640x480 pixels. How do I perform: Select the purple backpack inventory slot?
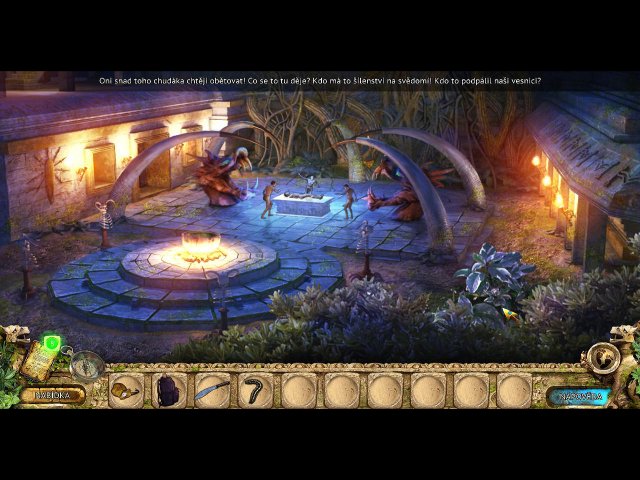pos(170,390)
